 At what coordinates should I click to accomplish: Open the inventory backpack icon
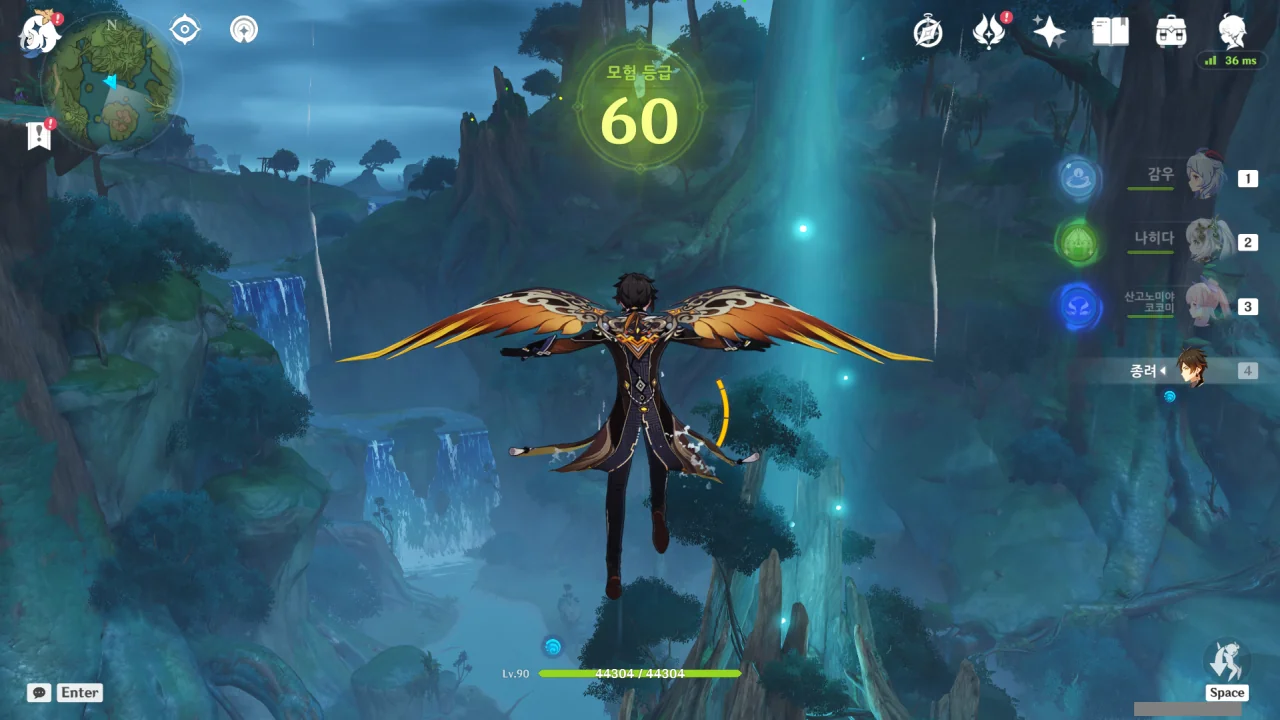point(1171,32)
